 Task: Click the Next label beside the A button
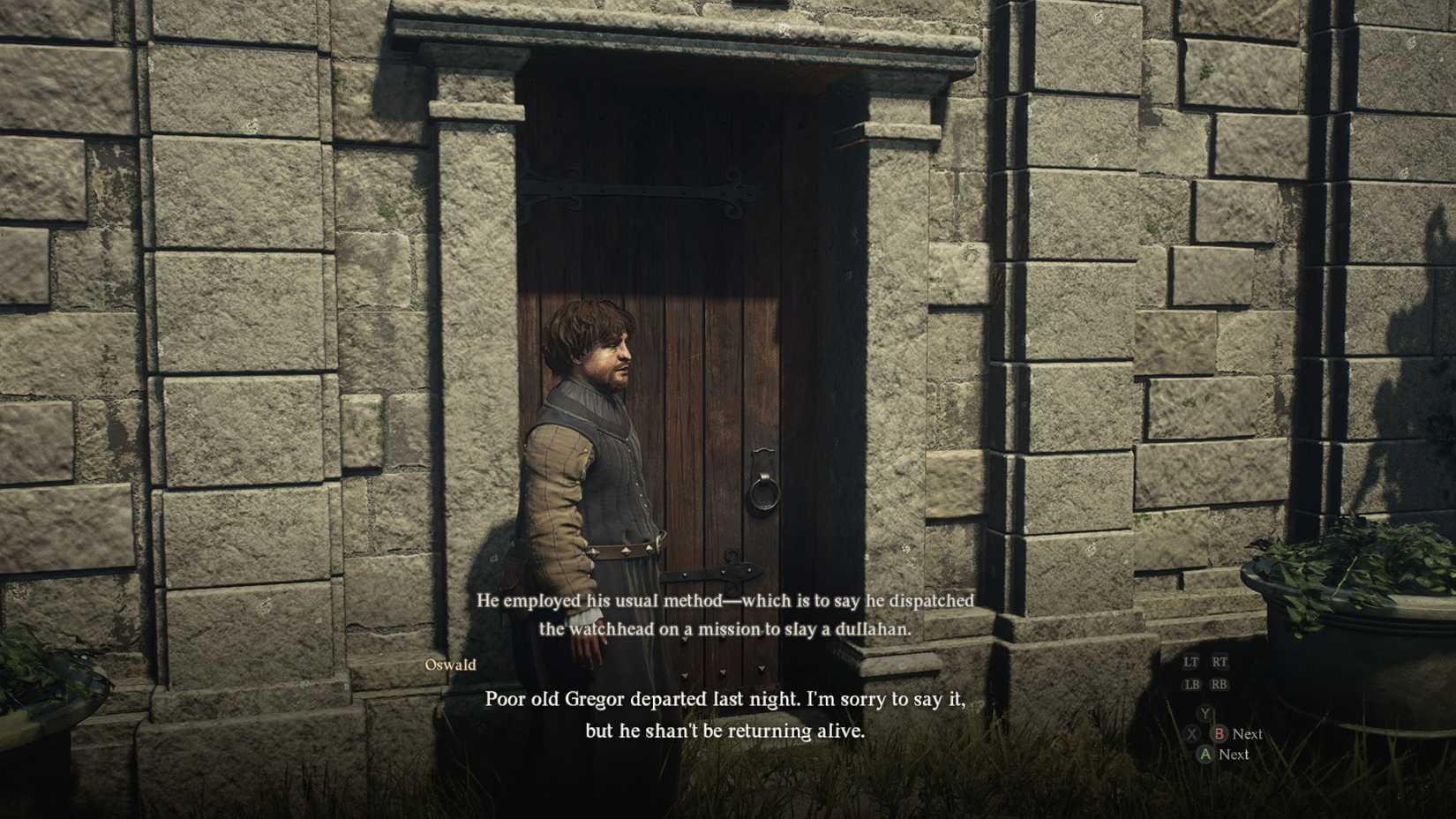point(1236,755)
